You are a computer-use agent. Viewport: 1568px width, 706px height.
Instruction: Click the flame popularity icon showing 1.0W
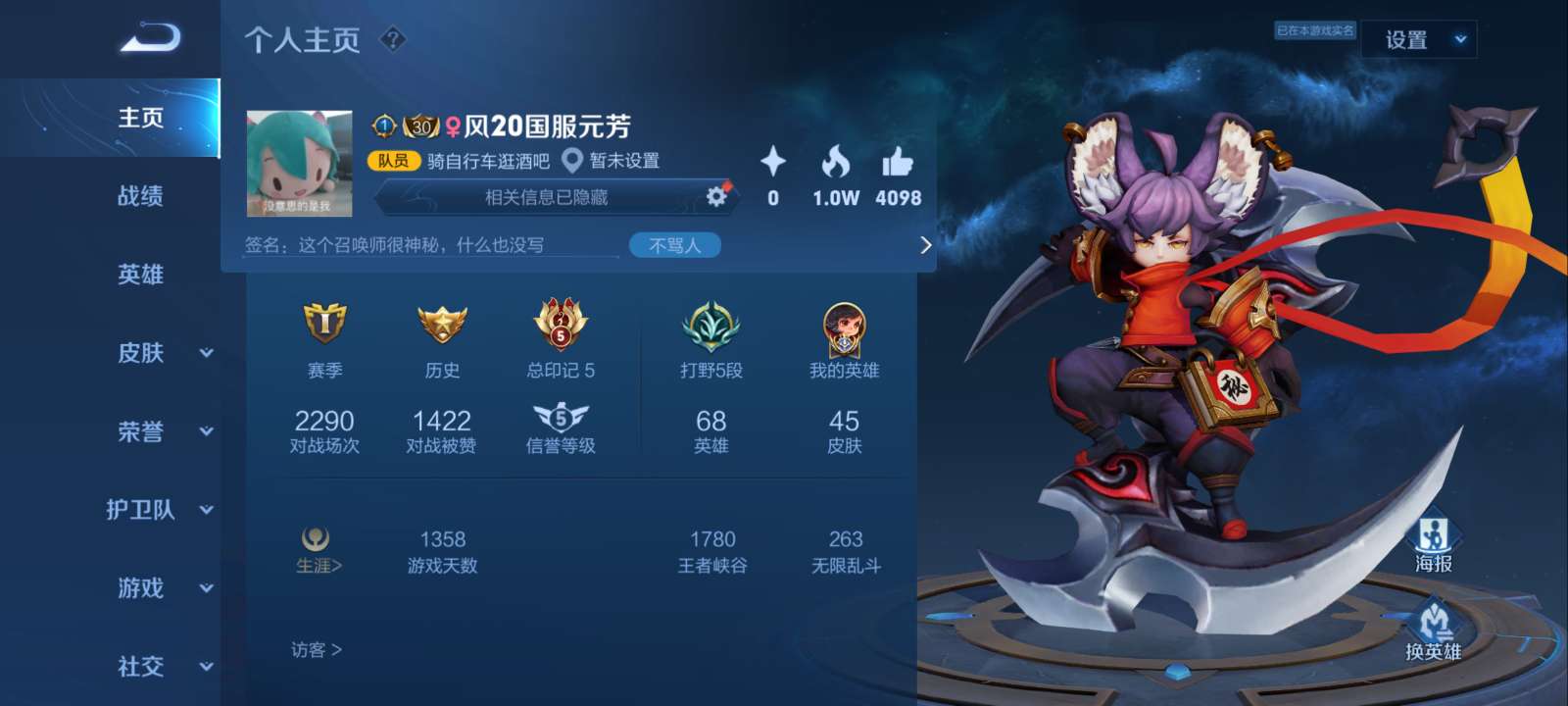[834, 163]
